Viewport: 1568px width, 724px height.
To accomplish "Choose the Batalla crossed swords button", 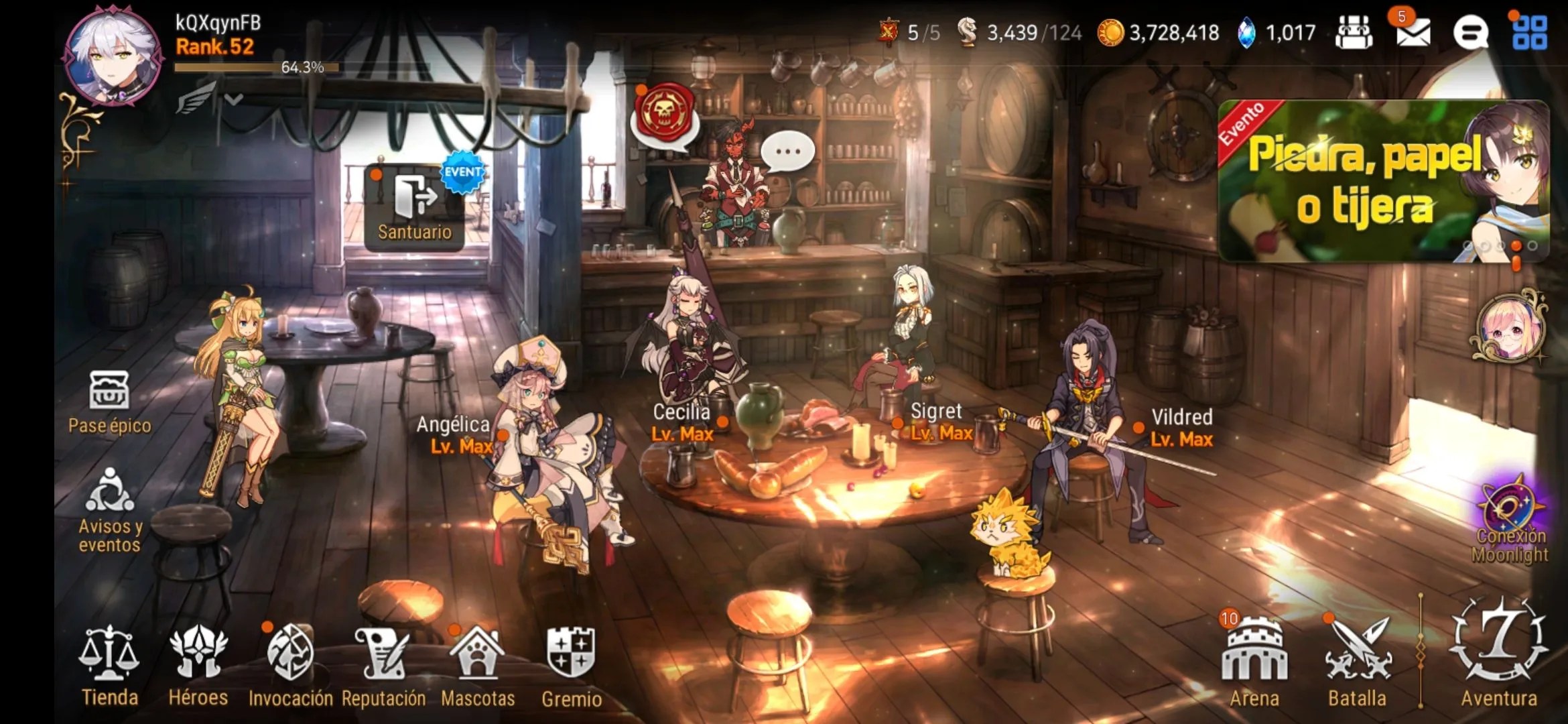I will 1357,660.
